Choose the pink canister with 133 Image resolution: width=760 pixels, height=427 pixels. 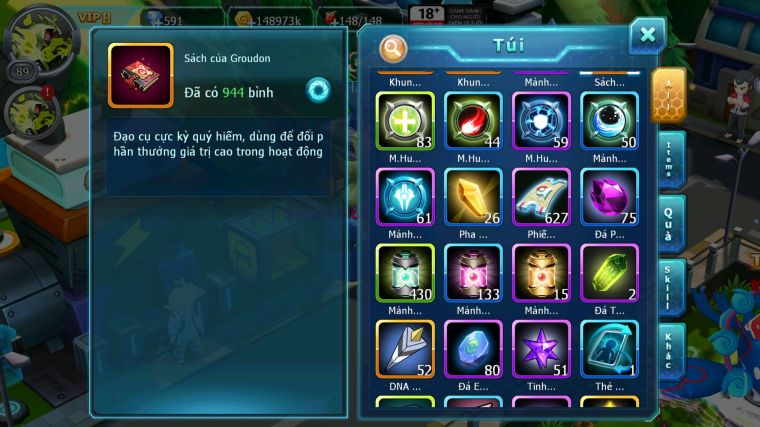coord(473,272)
